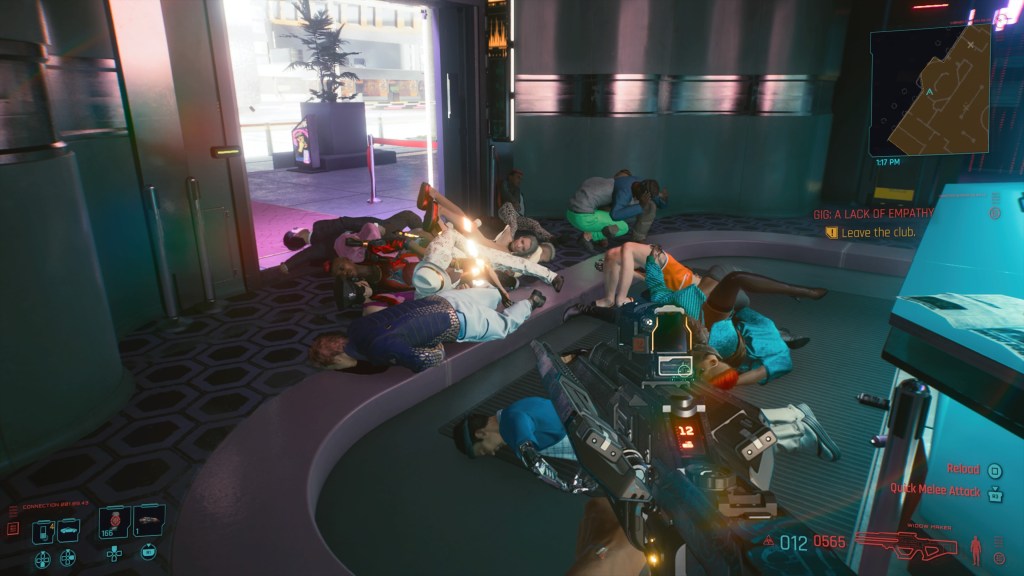Image resolution: width=1024 pixels, height=576 pixels.
Task: Select the phone quick-access slot
Action: point(42,530)
